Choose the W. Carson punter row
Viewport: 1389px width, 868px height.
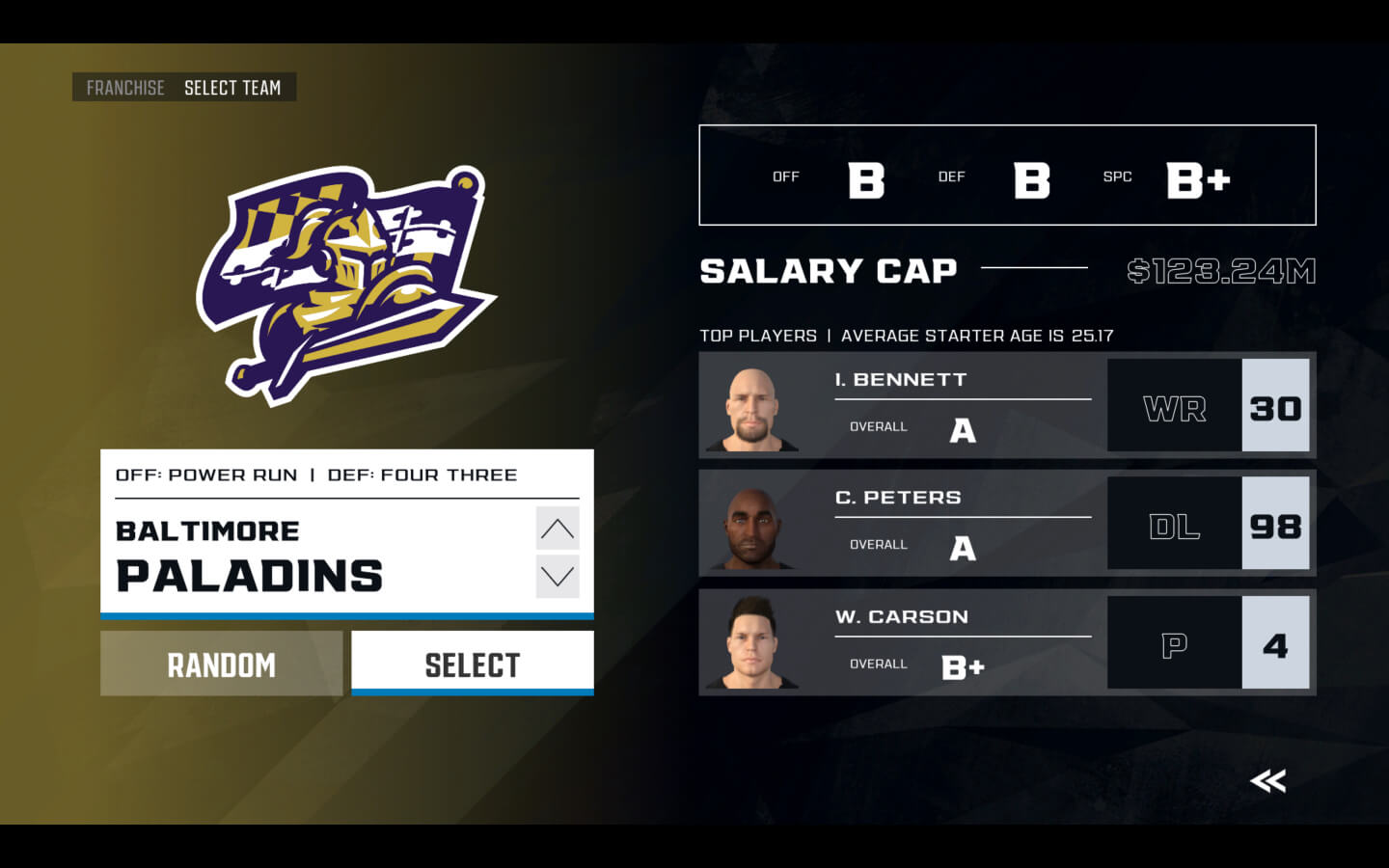pyautogui.click(x=1006, y=642)
